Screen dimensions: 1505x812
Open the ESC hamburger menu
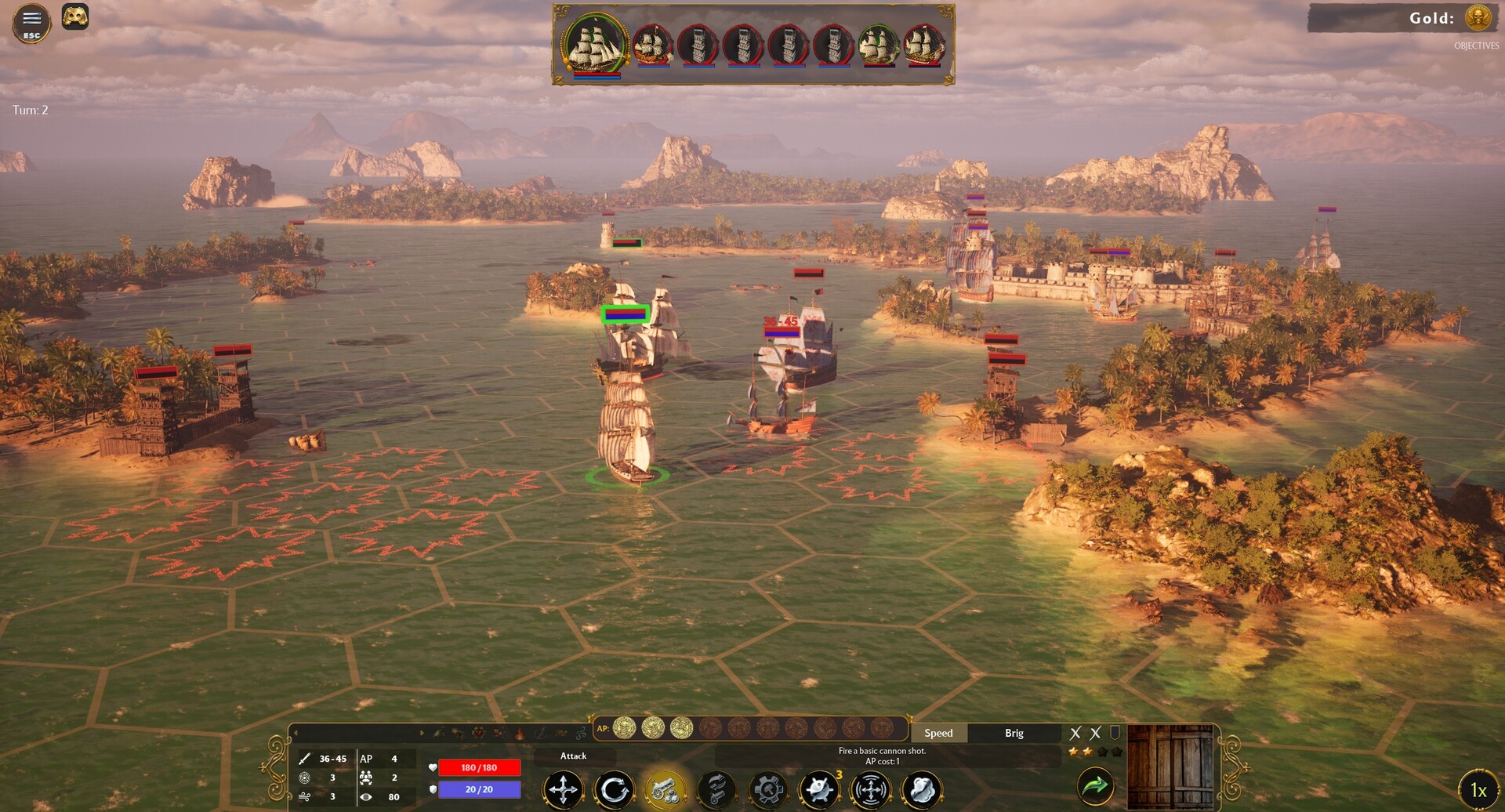click(x=31, y=23)
